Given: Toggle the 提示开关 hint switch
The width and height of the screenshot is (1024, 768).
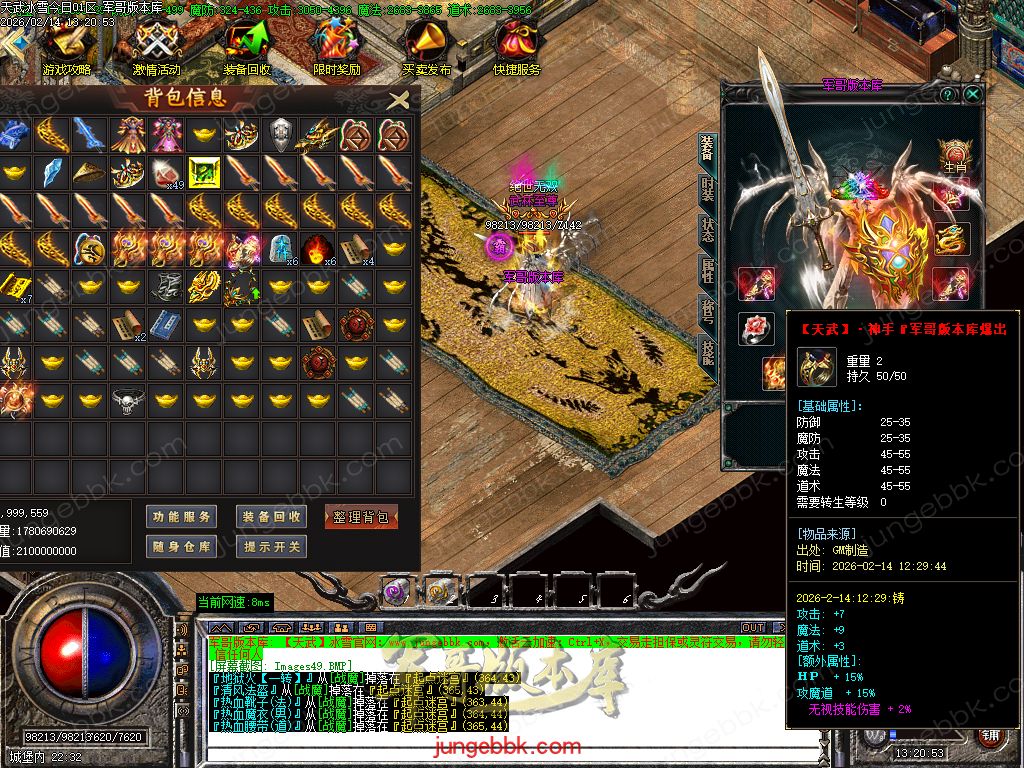Looking at the screenshot, I should 271,547.
